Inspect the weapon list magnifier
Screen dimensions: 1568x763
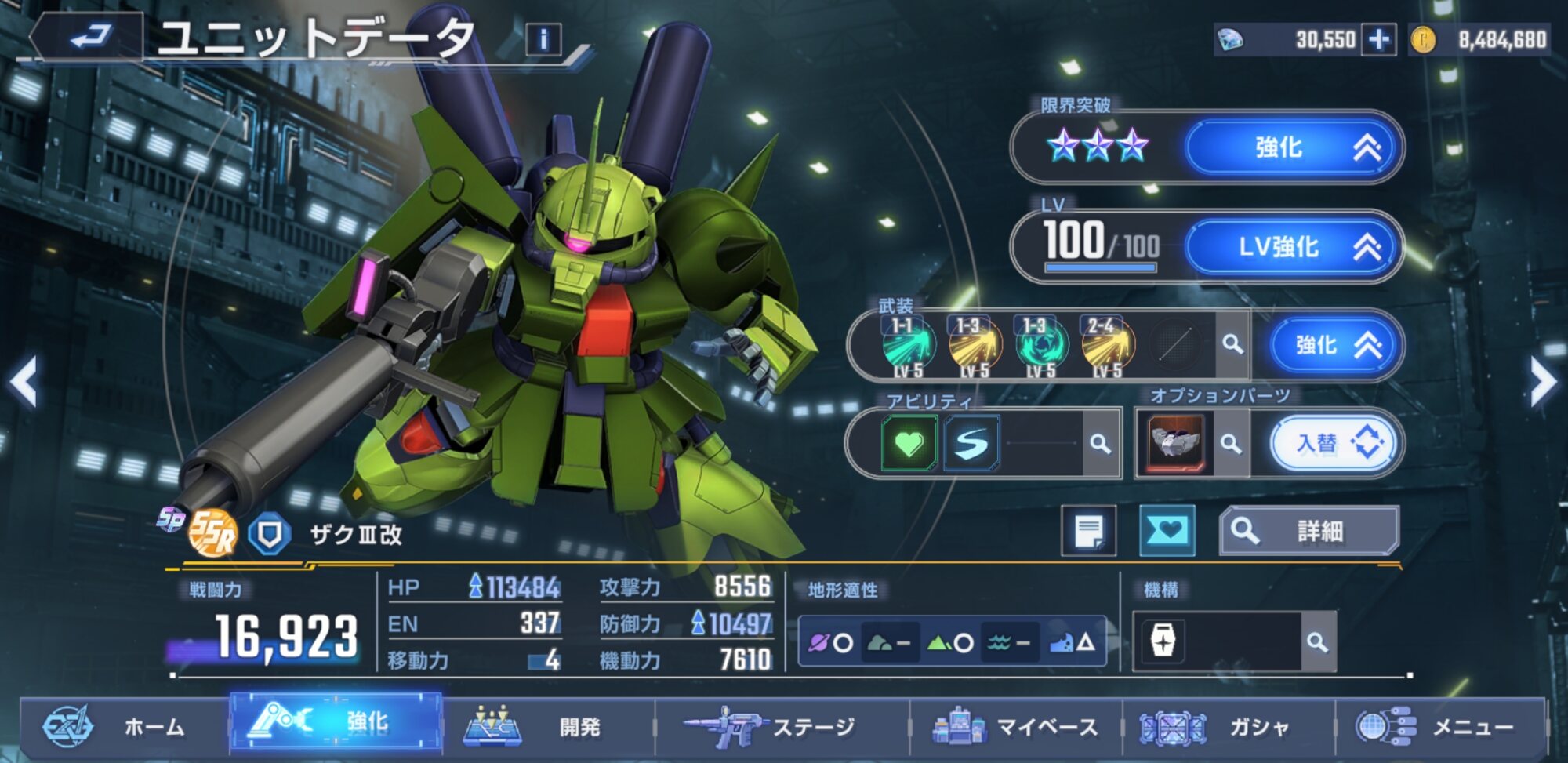click(x=1232, y=344)
